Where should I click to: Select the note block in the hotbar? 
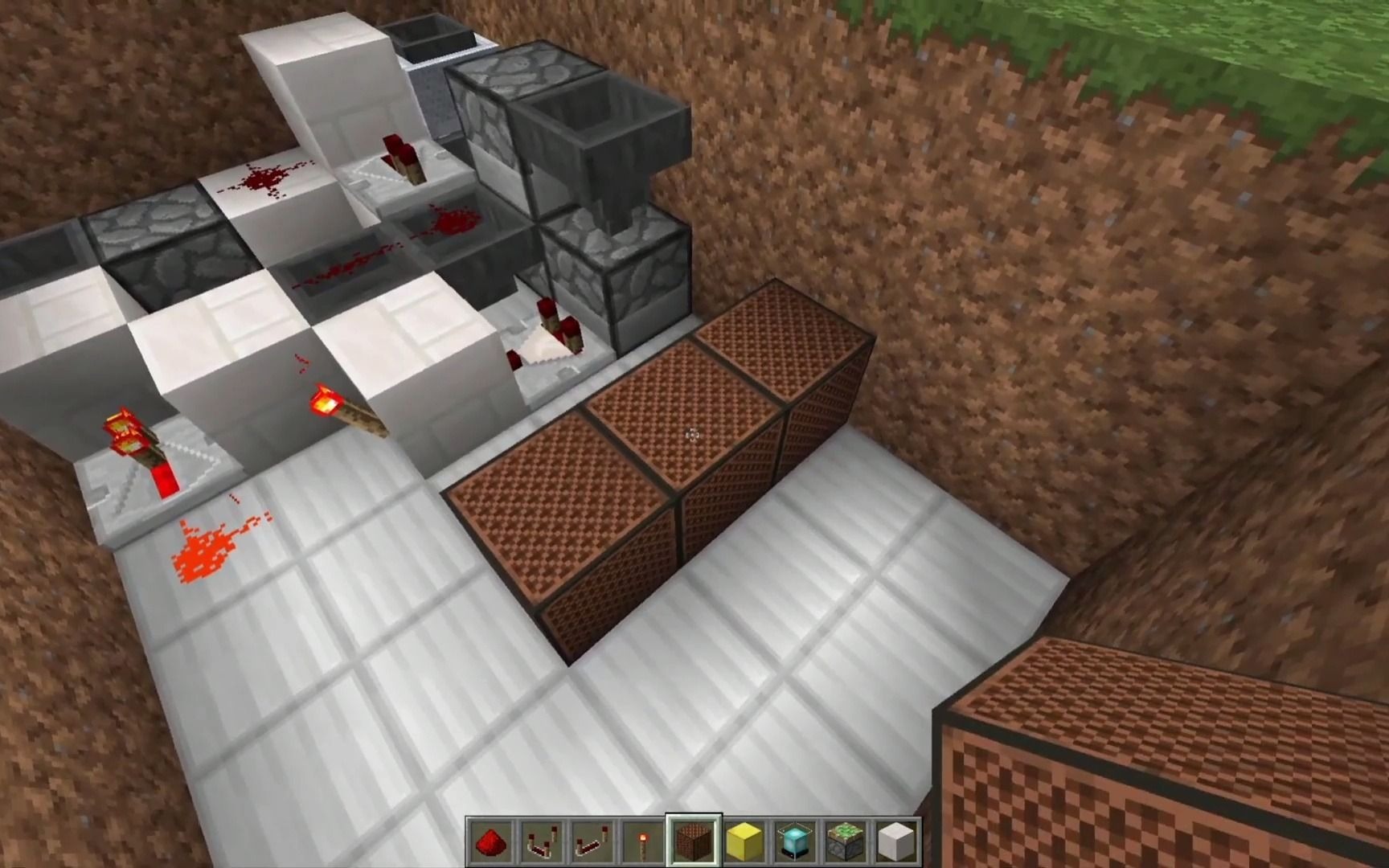tap(693, 844)
